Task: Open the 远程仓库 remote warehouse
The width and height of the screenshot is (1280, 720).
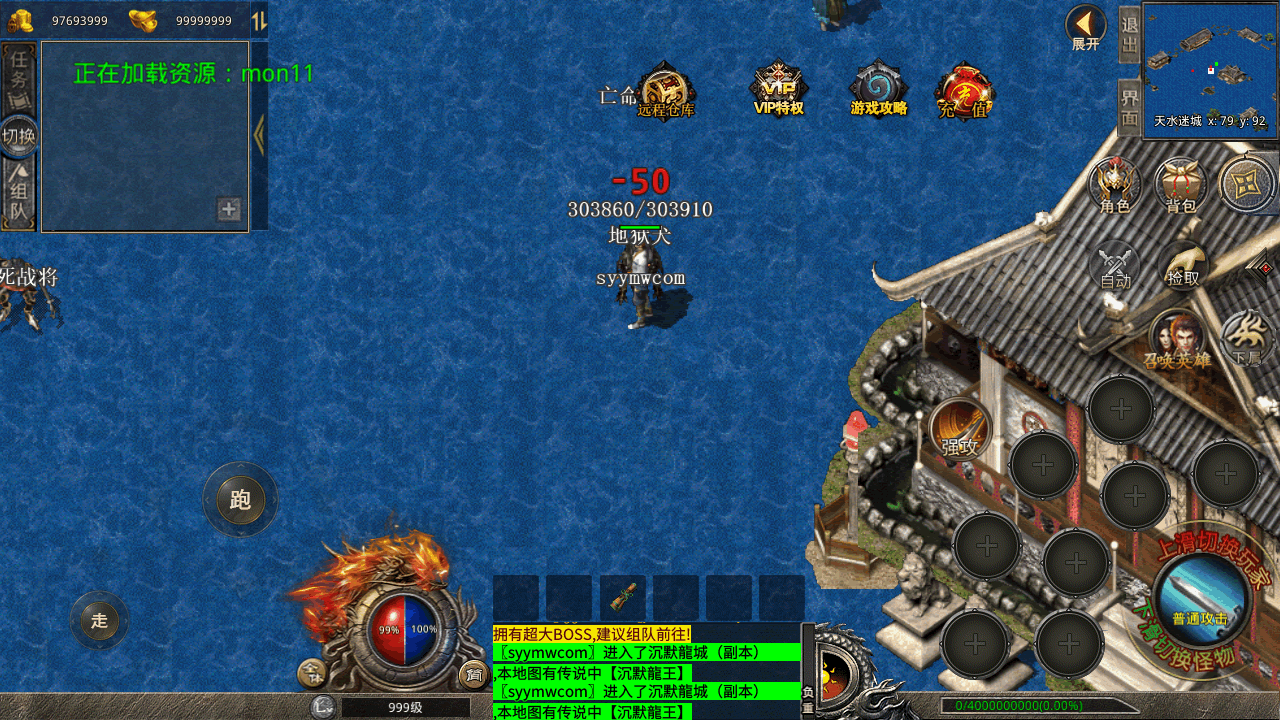Action: (x=665, y=91)
